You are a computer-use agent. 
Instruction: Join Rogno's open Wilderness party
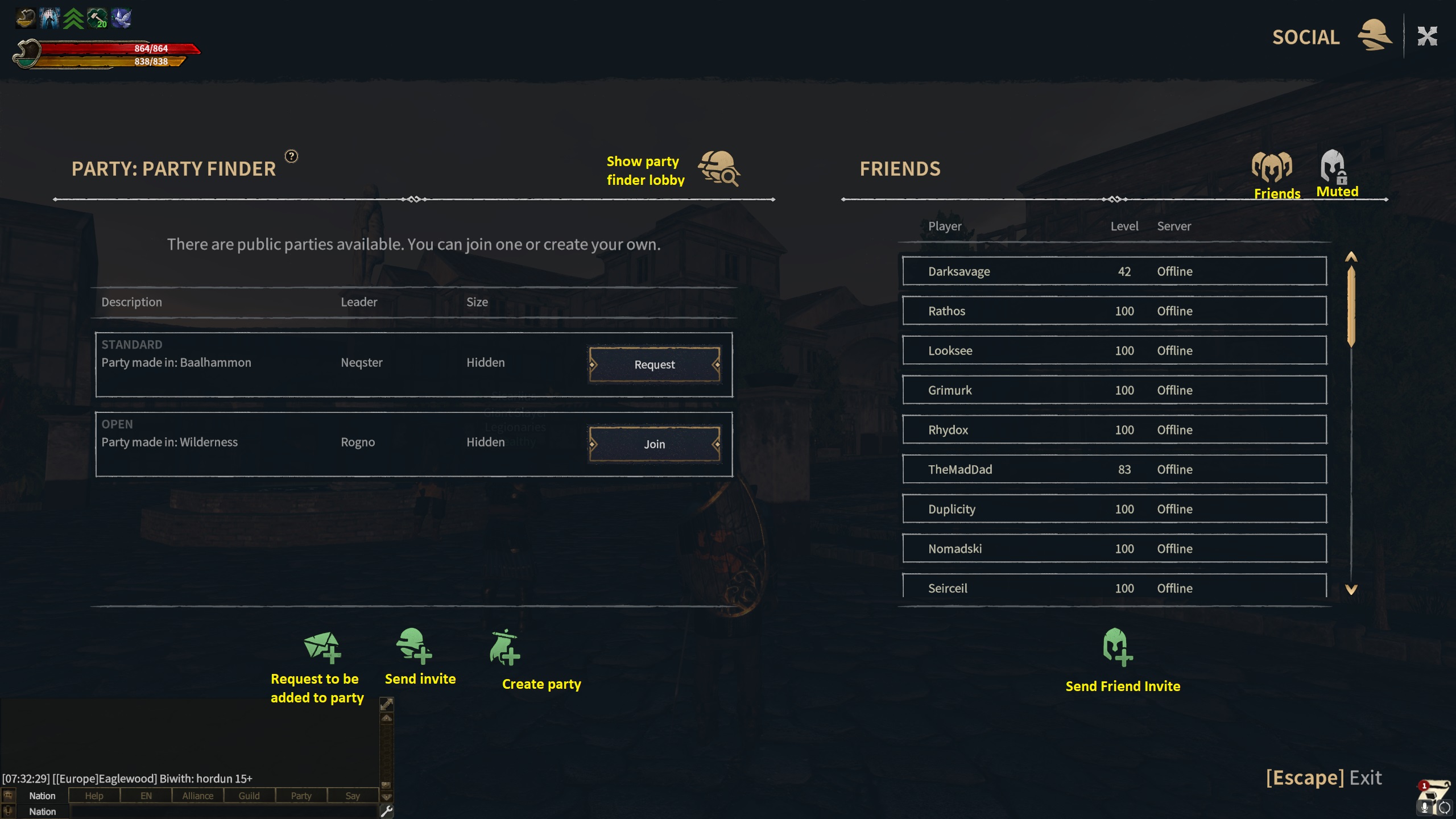click(x=655, y=444)
